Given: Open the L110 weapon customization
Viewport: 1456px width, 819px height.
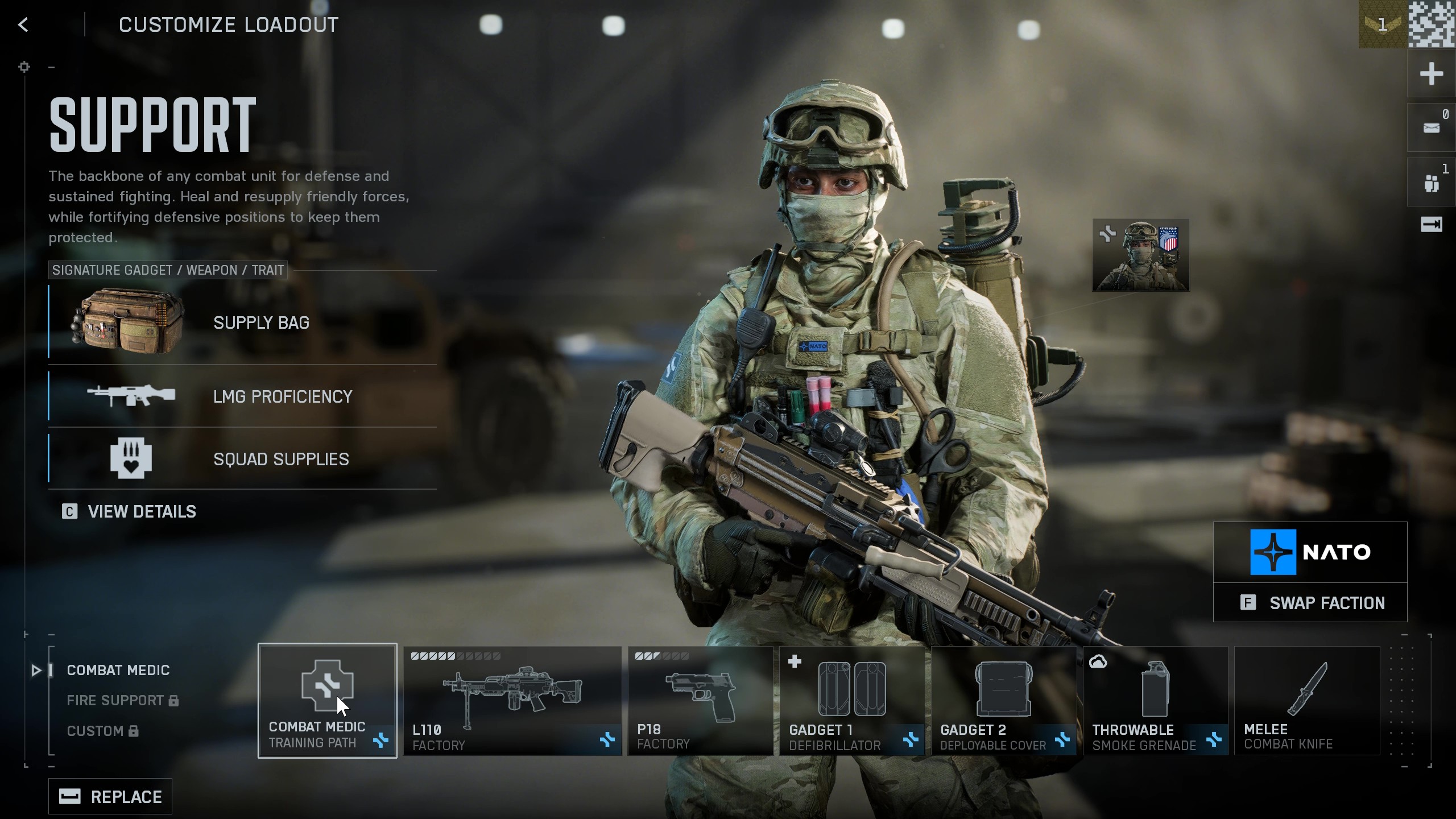Looking at the screenshot, I should [511, 701].
